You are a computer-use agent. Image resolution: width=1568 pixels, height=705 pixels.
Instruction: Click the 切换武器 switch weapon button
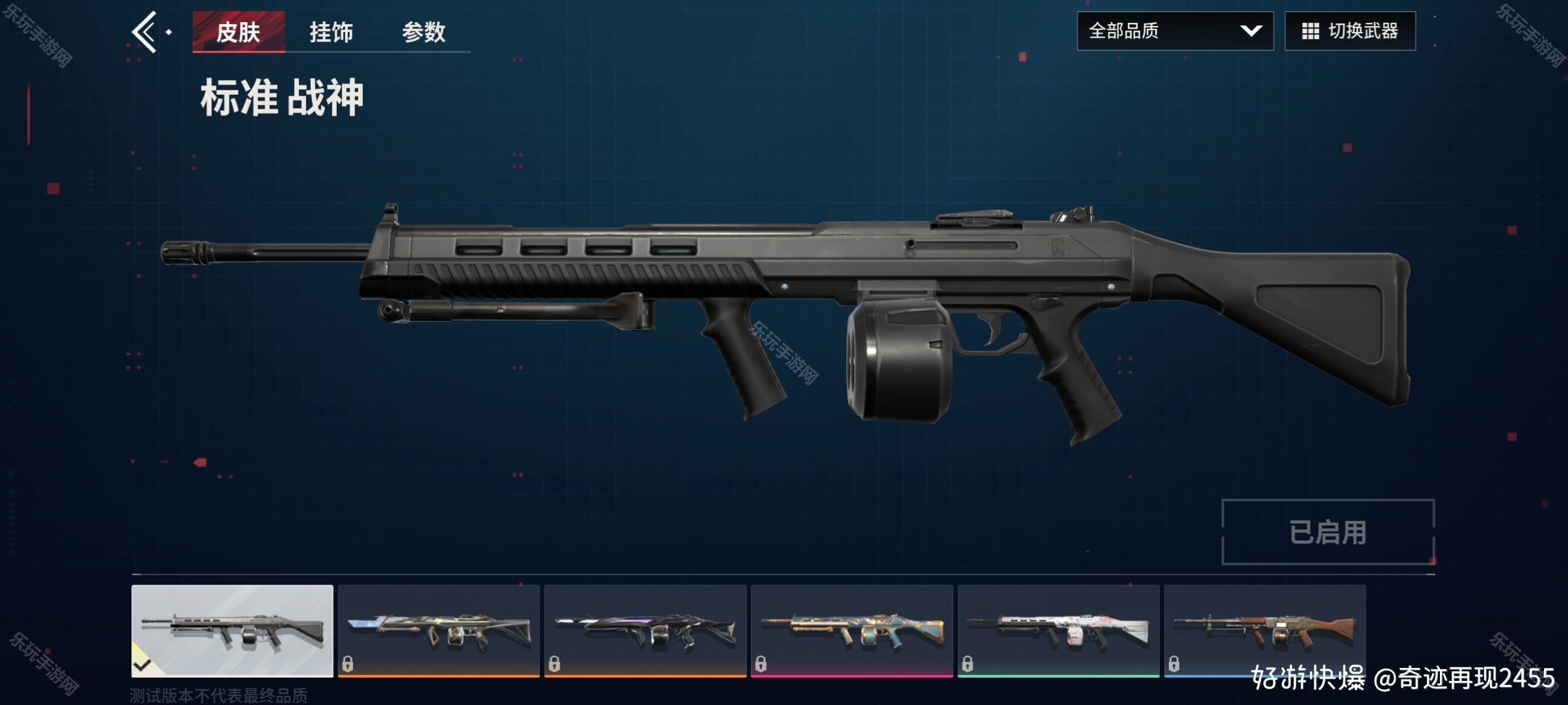coord(1350,31)
